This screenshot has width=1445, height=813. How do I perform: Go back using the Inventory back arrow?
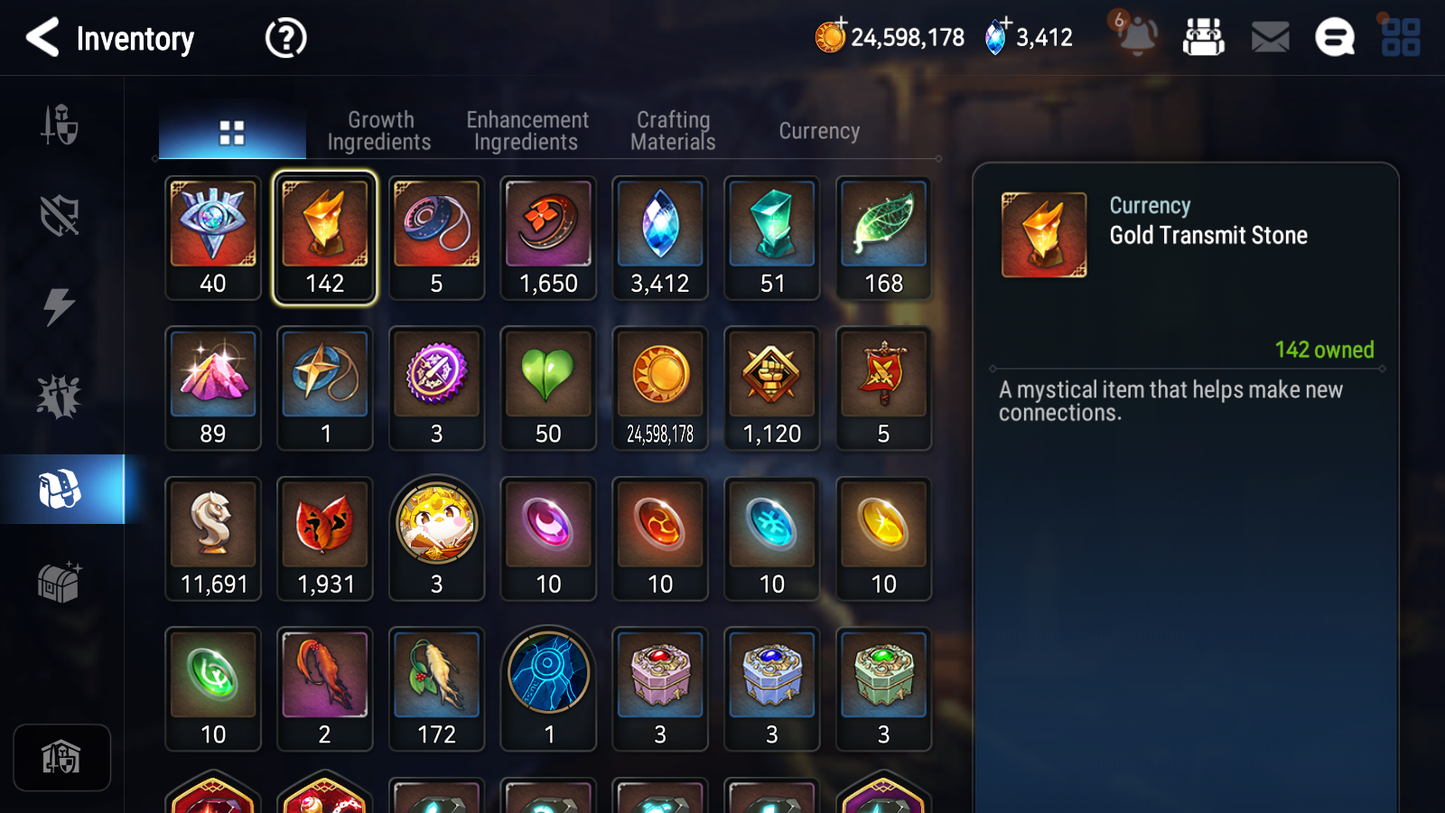pos(42,37)
